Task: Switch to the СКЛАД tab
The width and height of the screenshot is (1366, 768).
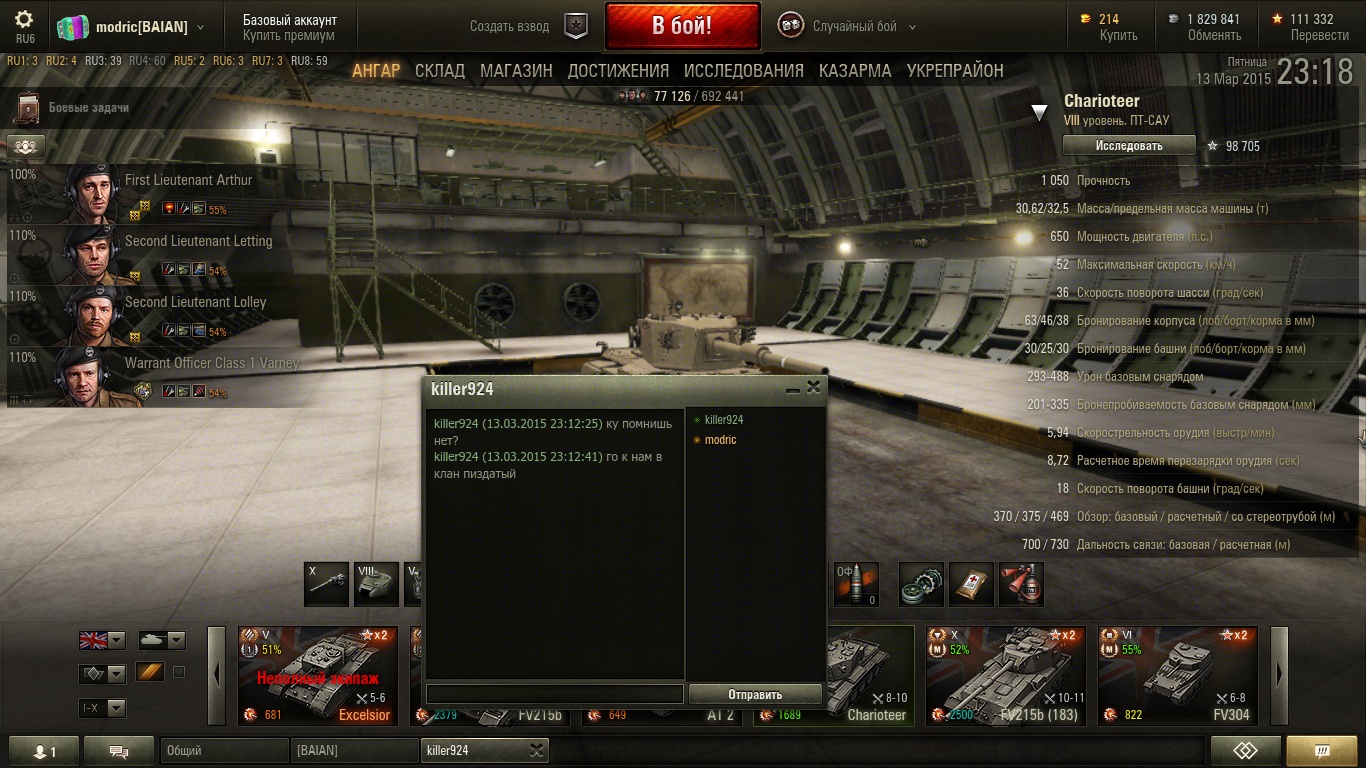Action: 440,71
